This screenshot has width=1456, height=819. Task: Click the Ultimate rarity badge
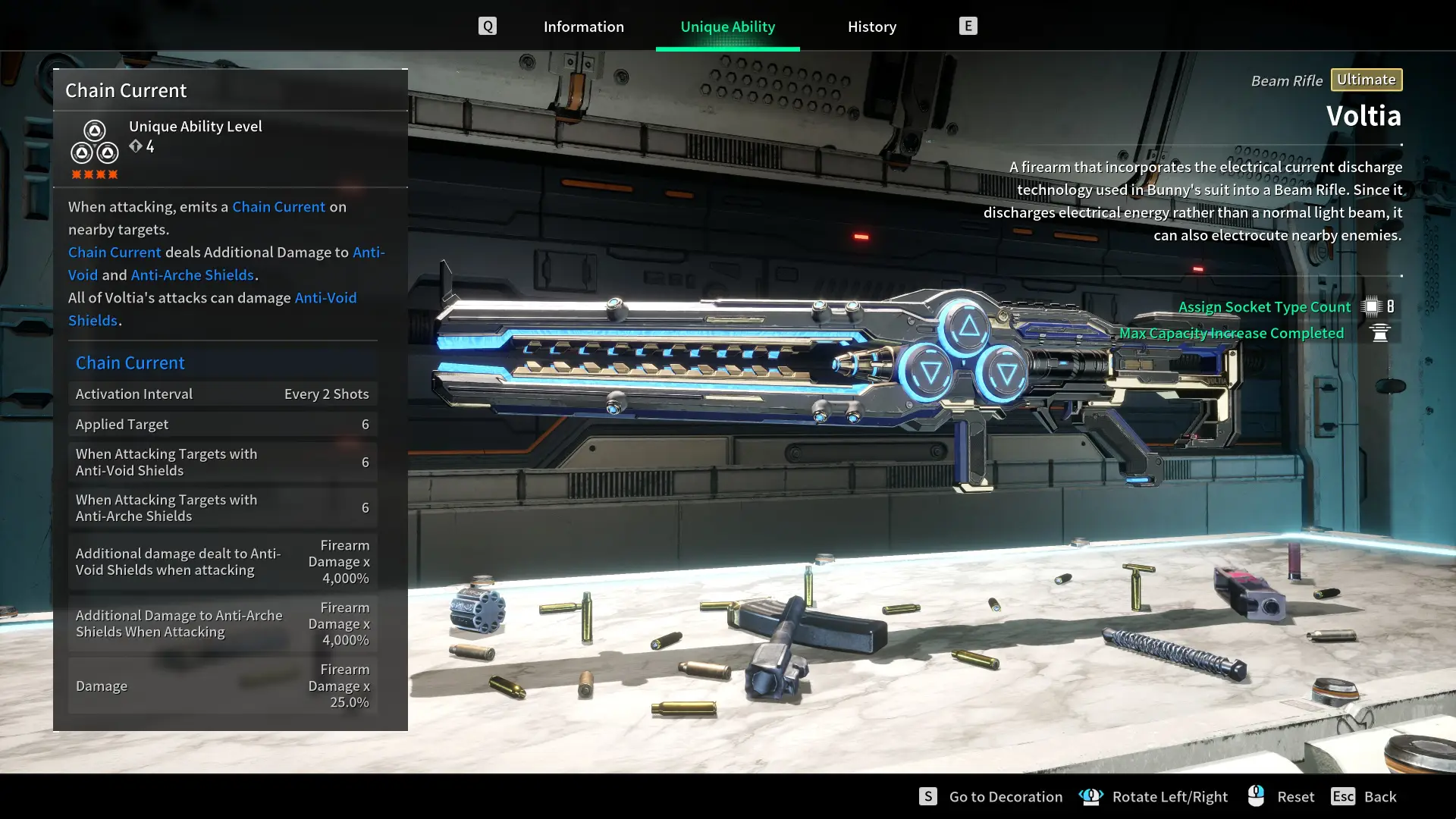1366,80
